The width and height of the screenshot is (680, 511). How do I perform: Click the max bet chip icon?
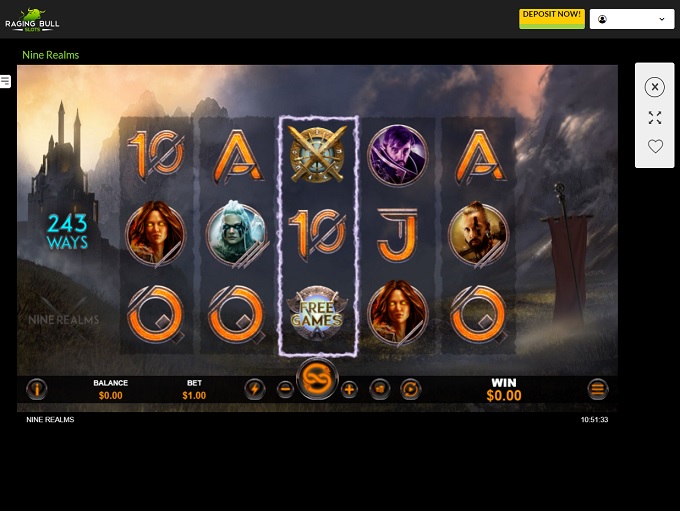click(380, 389)
